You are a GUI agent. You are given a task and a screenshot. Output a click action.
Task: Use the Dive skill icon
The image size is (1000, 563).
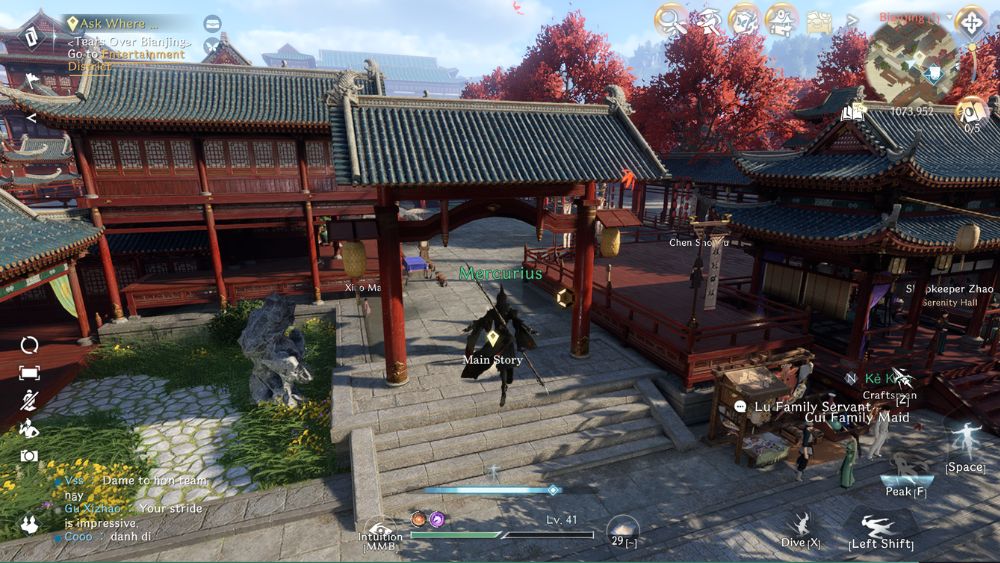pos(800,524)
